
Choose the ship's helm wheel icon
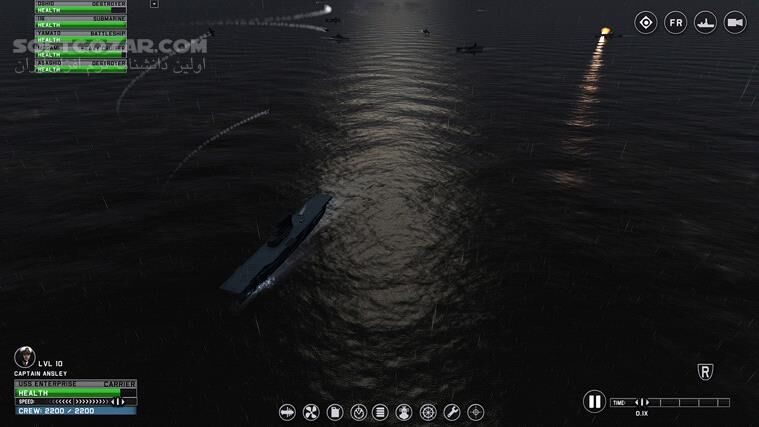[x=428, y=412]
